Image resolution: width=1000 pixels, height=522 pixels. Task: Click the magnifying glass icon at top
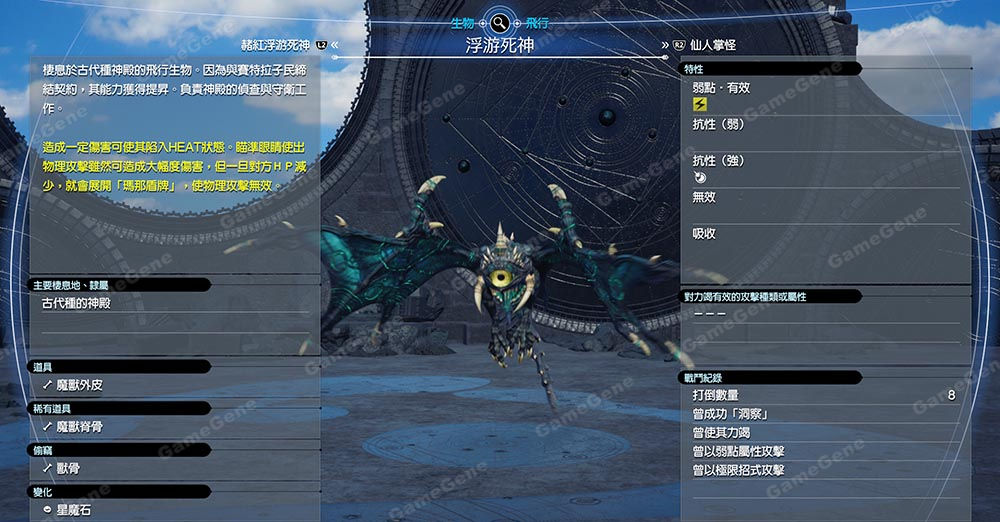(499, 21)
